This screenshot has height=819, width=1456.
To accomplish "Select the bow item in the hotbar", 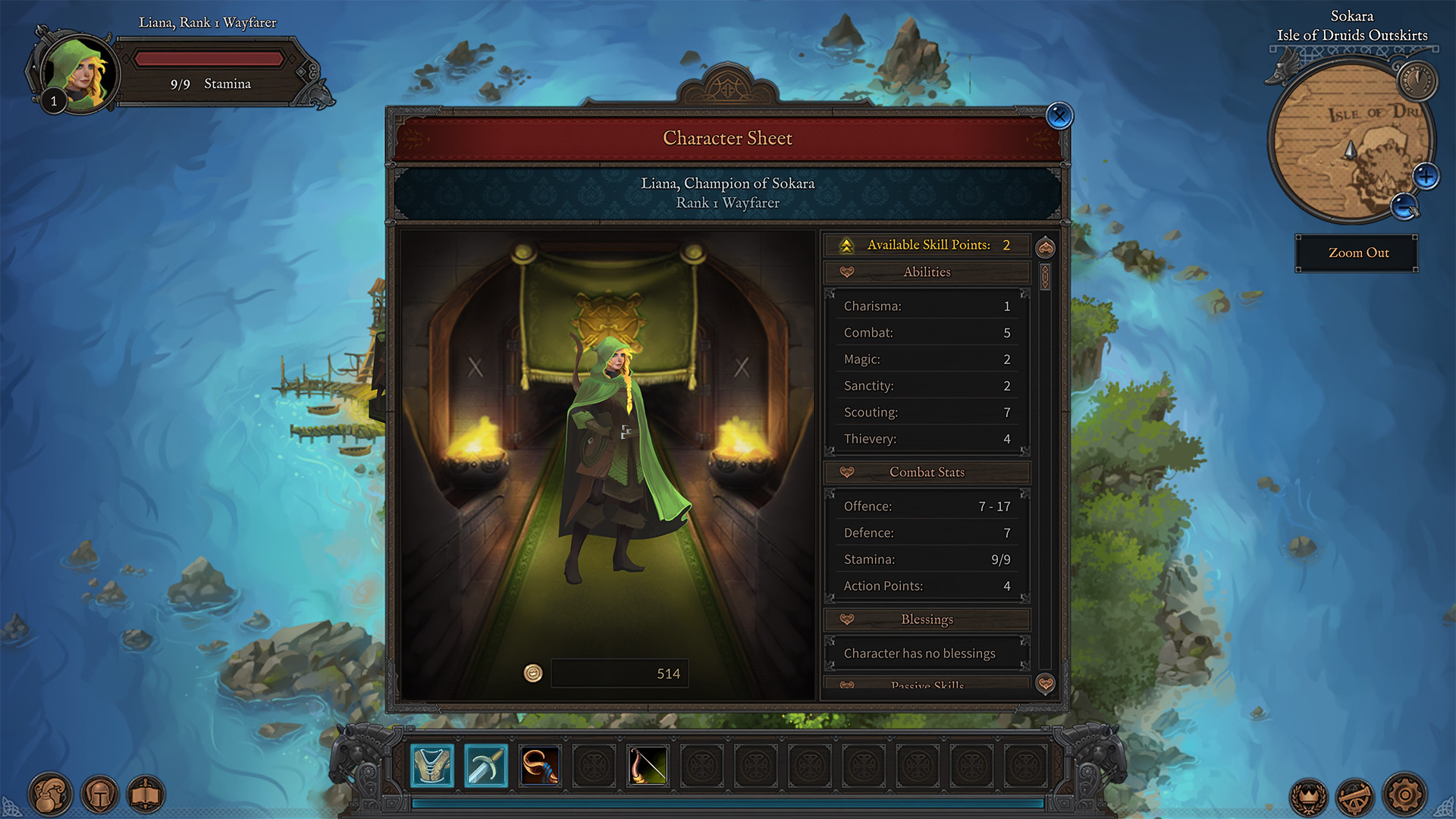I will [x=647, y=766].
